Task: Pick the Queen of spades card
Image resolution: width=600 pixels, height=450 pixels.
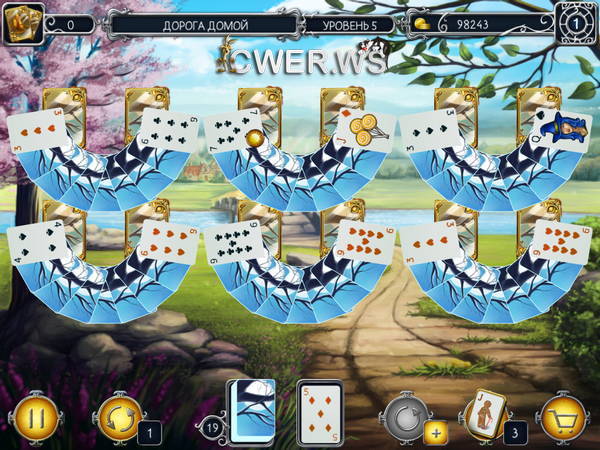Action: click(559, 129)
